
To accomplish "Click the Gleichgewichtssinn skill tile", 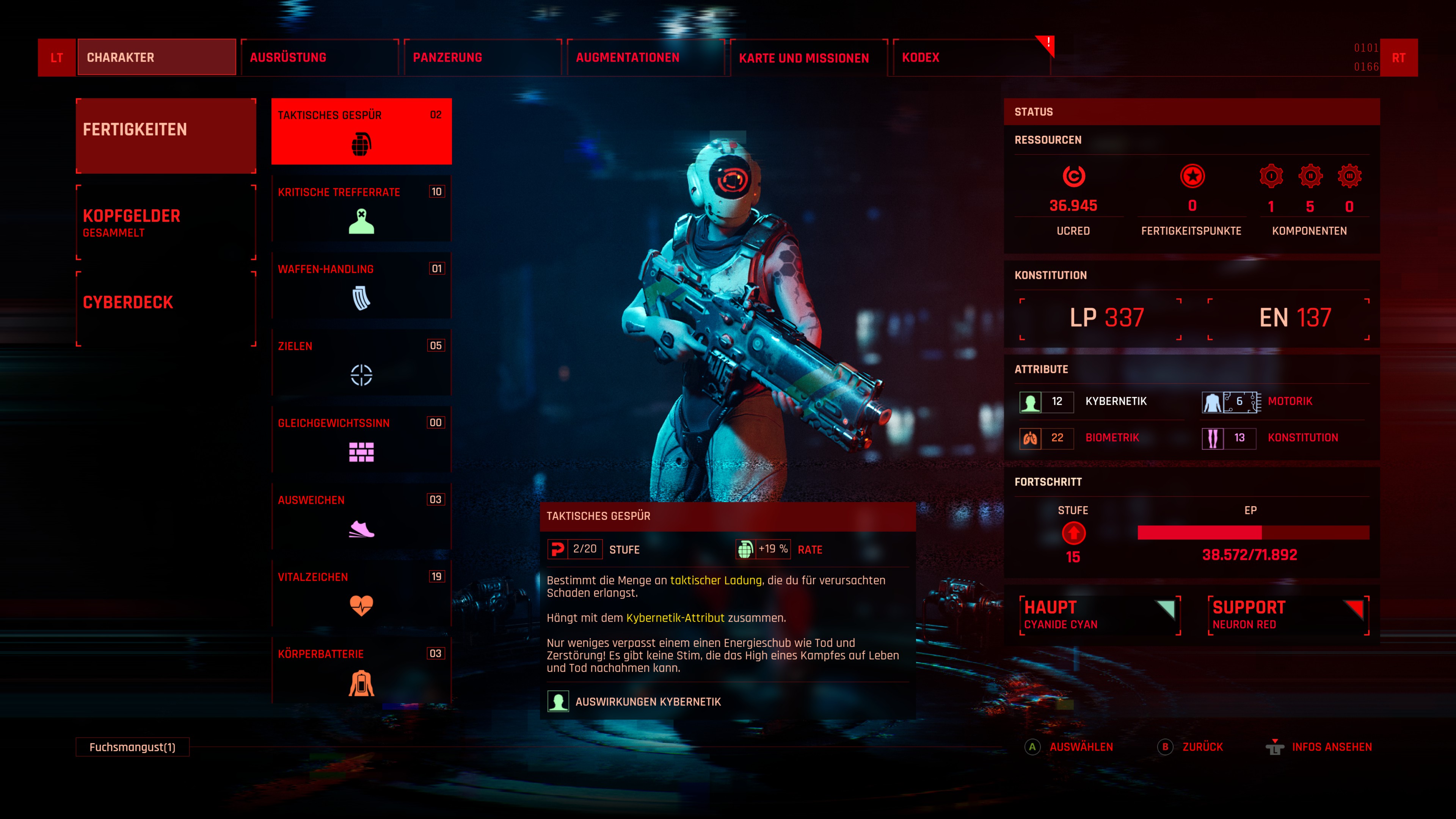I will pos(361,439).
